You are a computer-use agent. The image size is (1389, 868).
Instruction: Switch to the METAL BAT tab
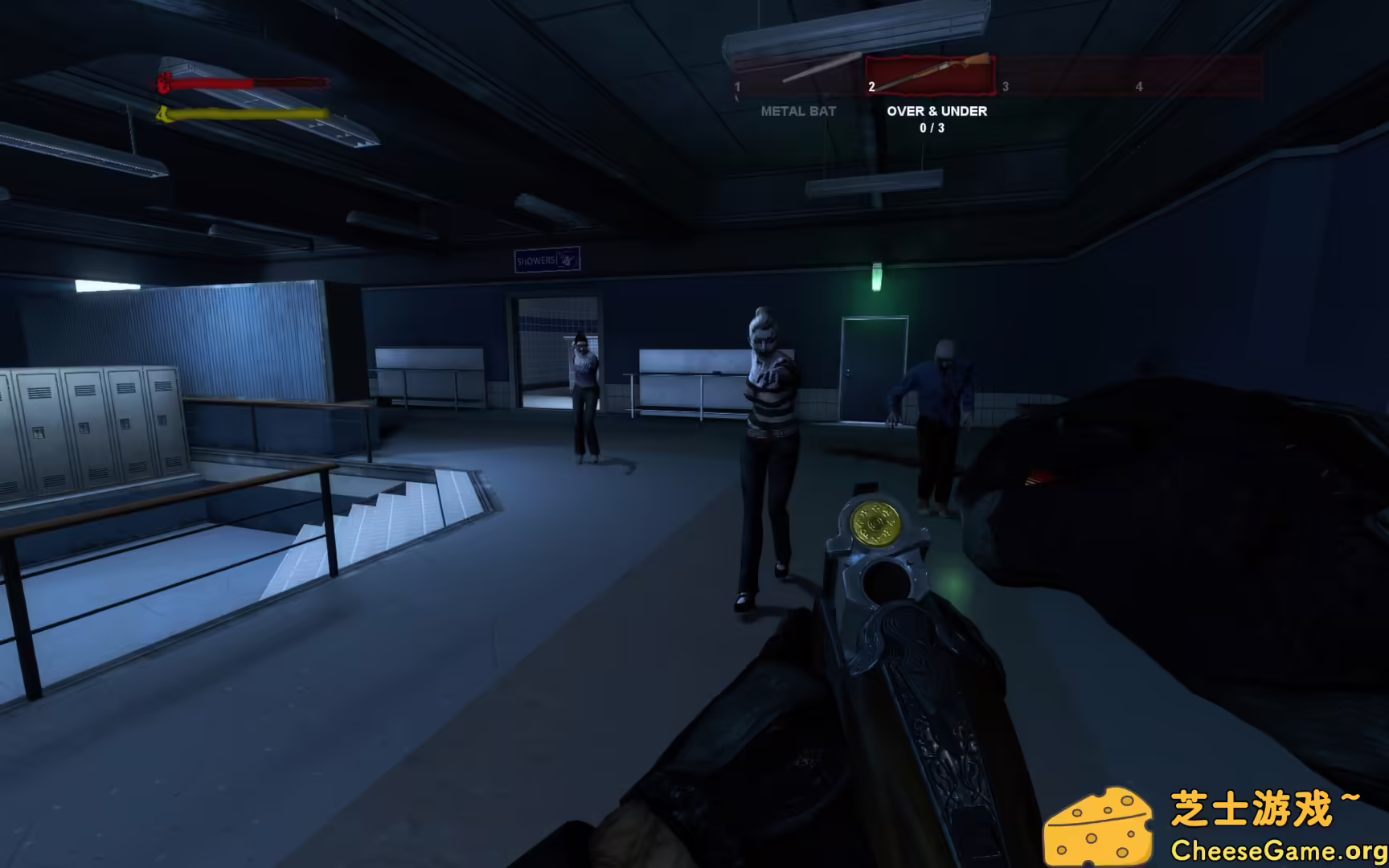pos(798,111)
